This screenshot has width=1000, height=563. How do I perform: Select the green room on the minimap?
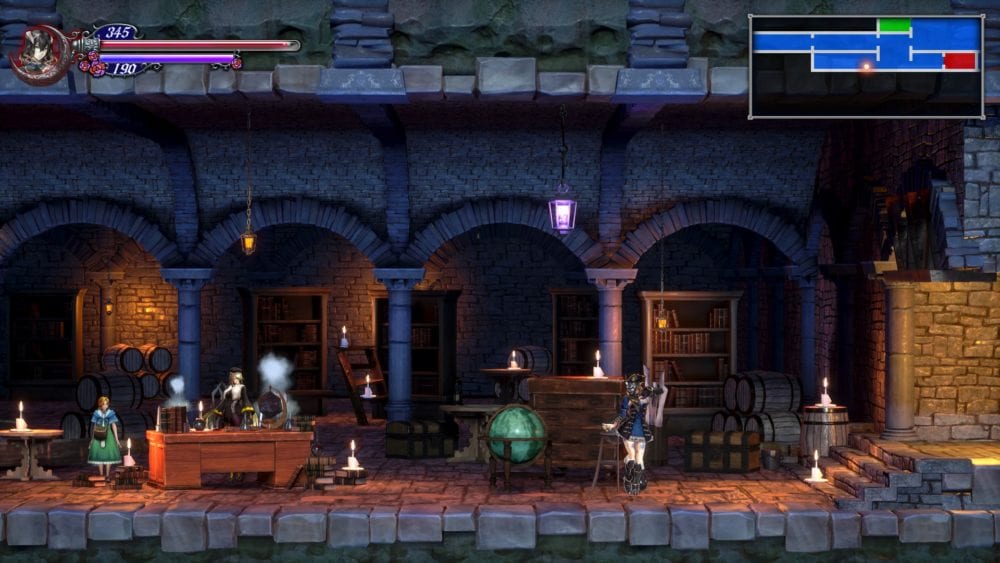tap(894, 25)
